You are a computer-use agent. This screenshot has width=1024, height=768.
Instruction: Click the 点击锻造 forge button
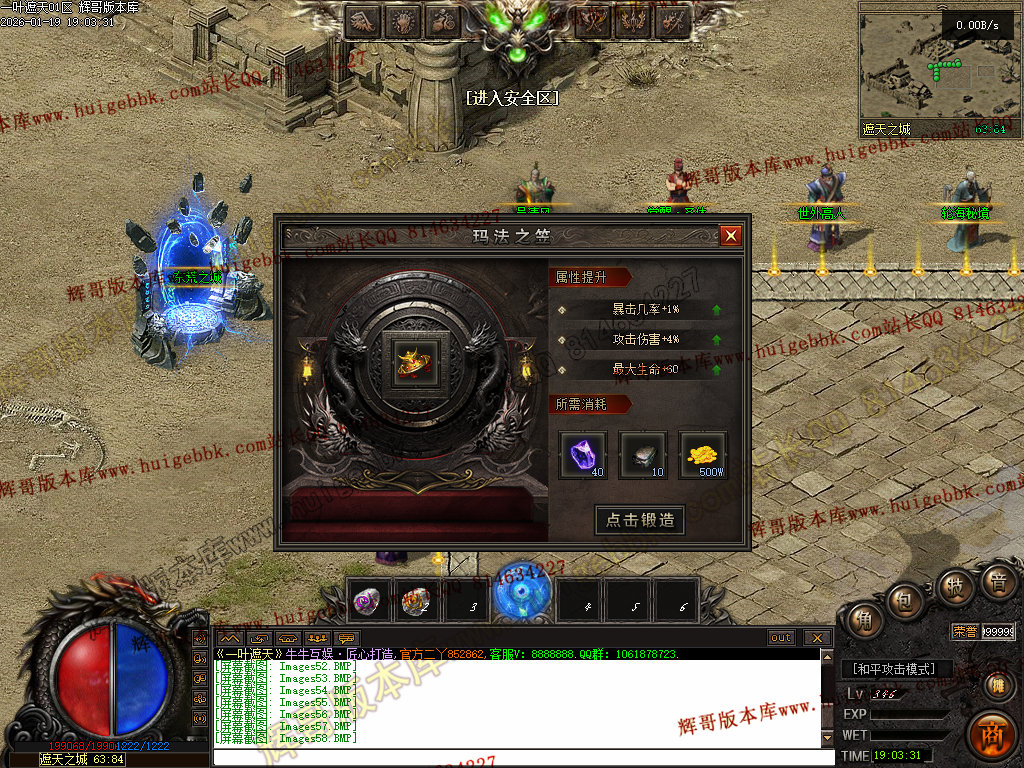[x=640, y=520]
